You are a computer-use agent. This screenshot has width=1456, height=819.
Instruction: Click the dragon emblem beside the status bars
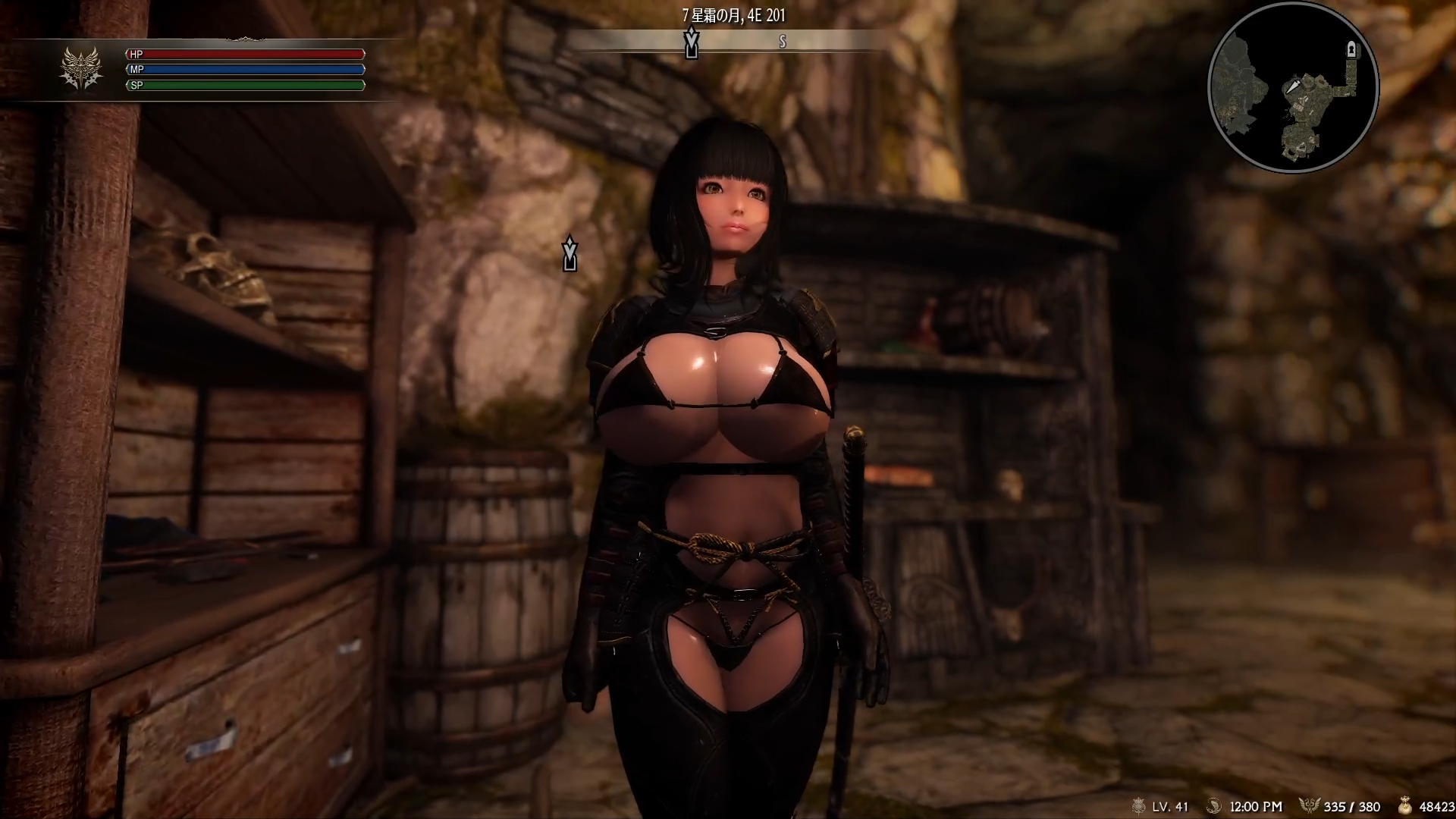[x=81, y=69]
